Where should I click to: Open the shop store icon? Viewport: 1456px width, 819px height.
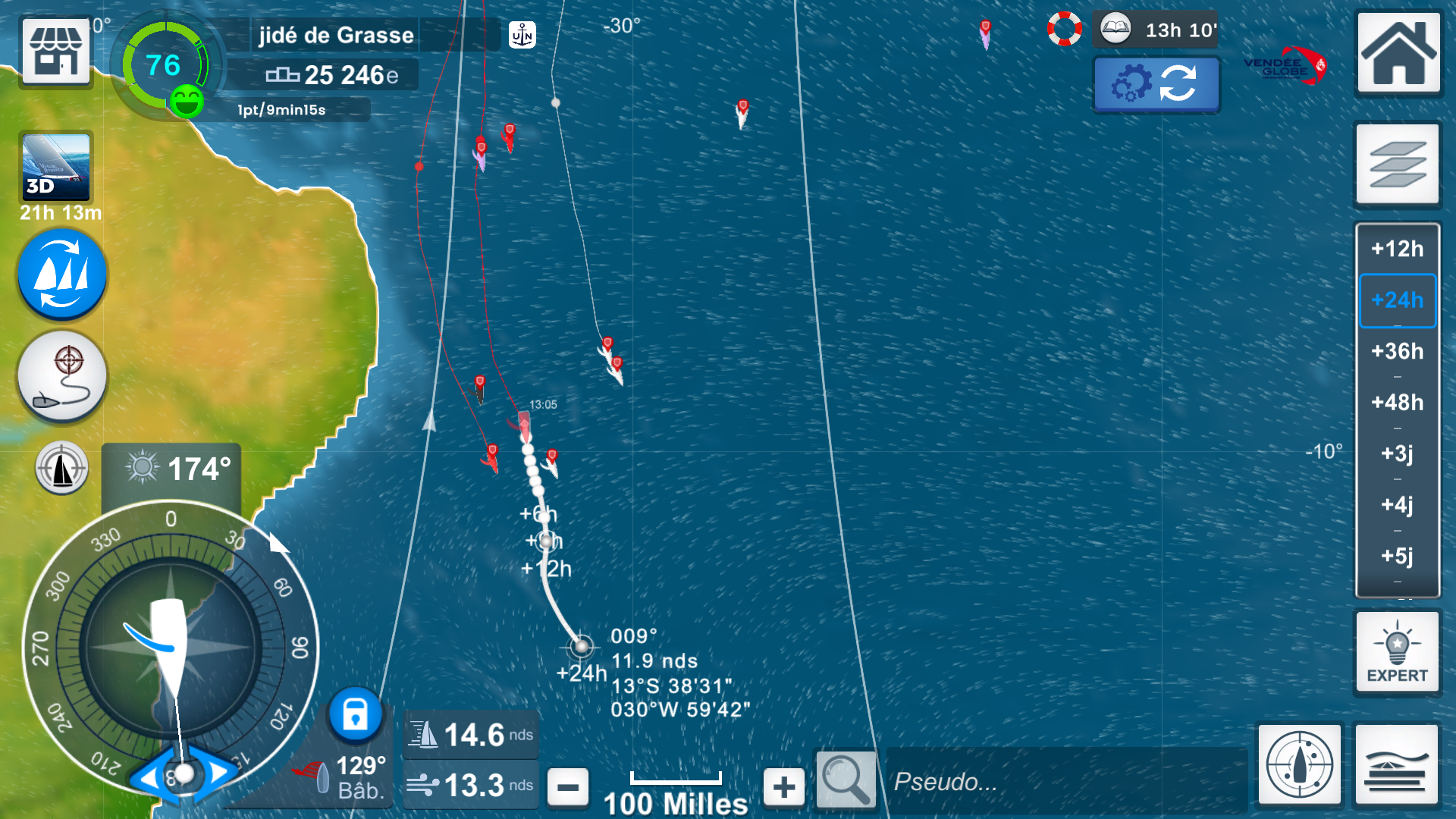[56, 51]
